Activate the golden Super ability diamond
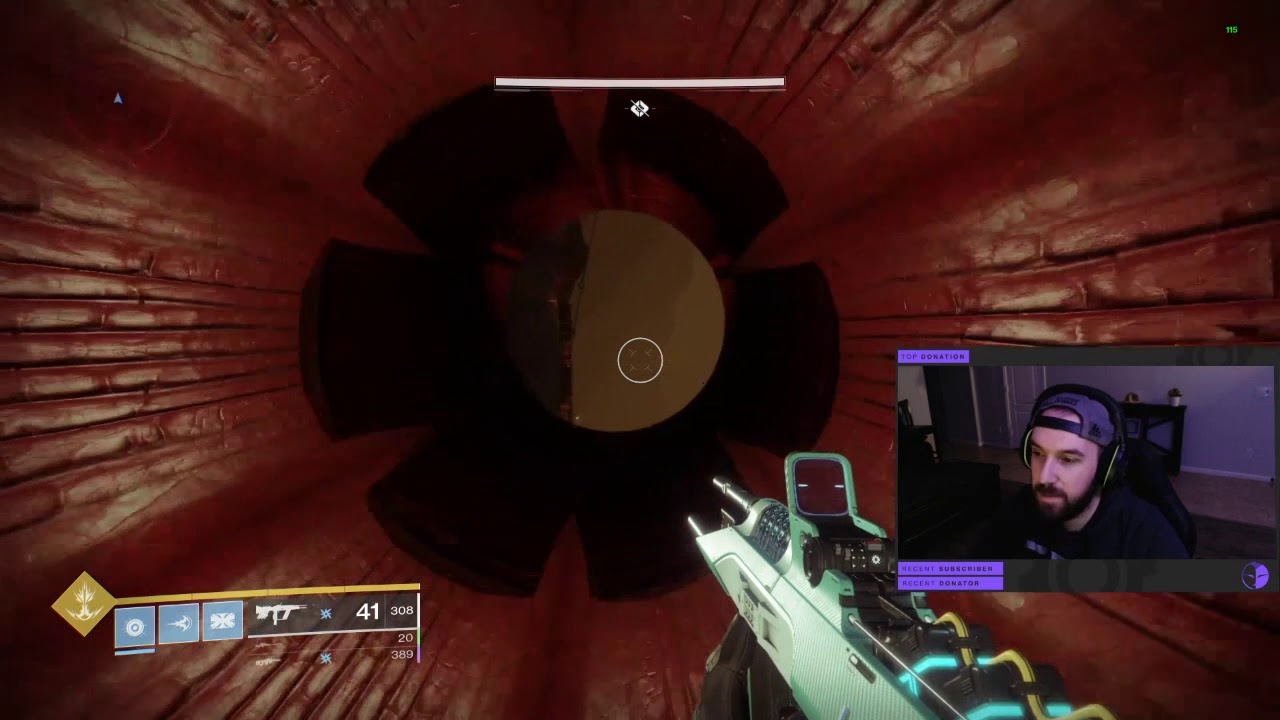Screen dimensions: 1280x720 (x=84, y=603)
